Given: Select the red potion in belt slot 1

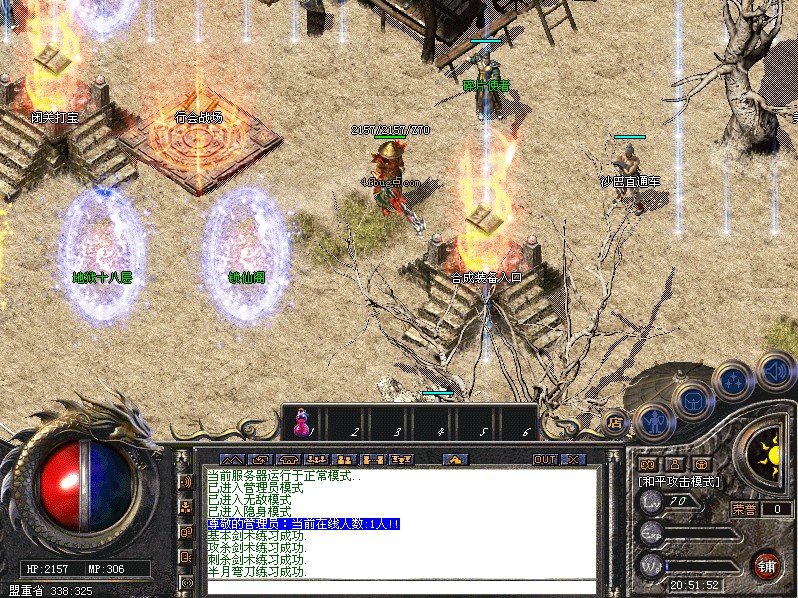Looking at the screenshot, I should [301, 426].
